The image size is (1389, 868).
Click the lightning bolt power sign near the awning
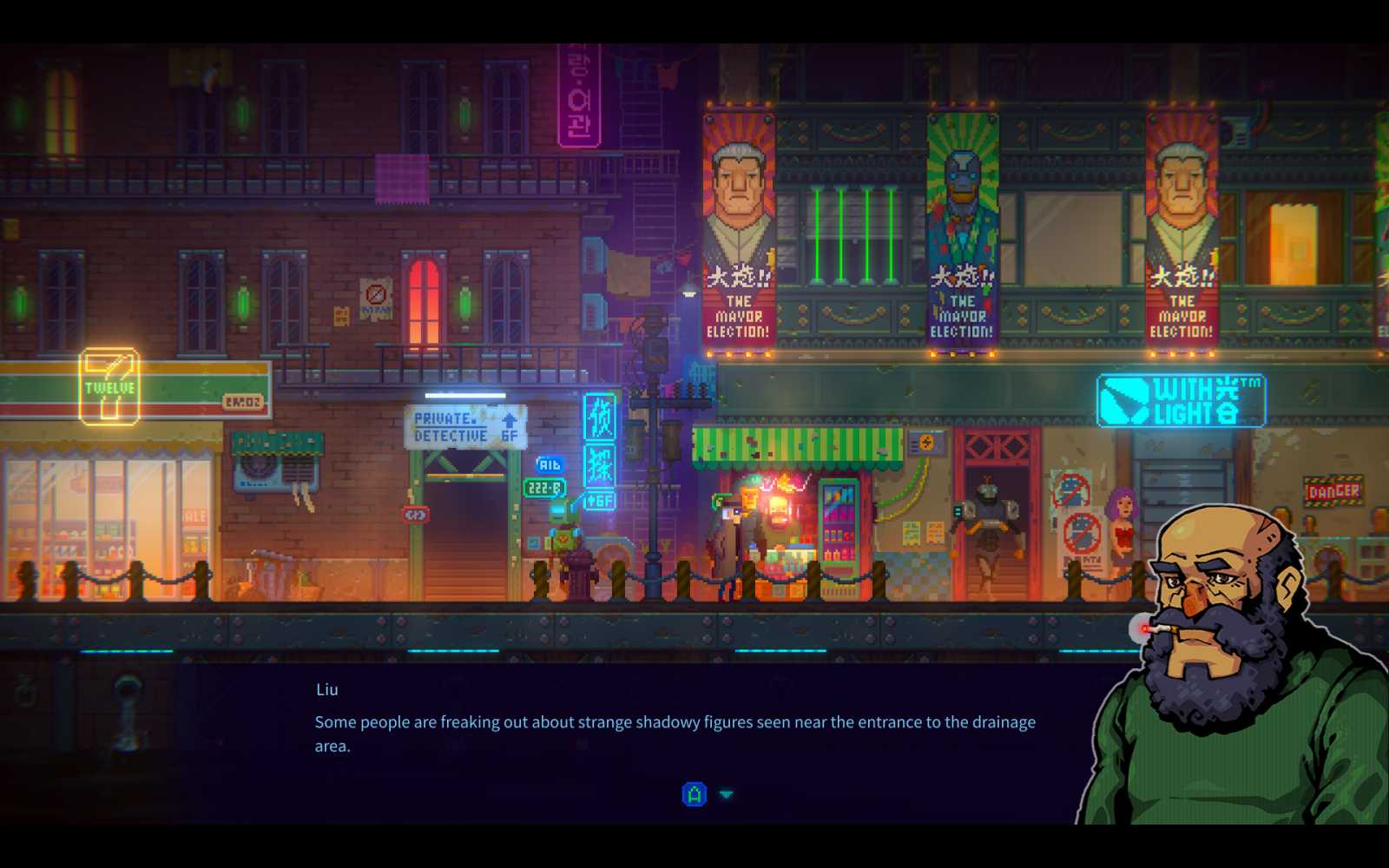[x=927, y=443]
